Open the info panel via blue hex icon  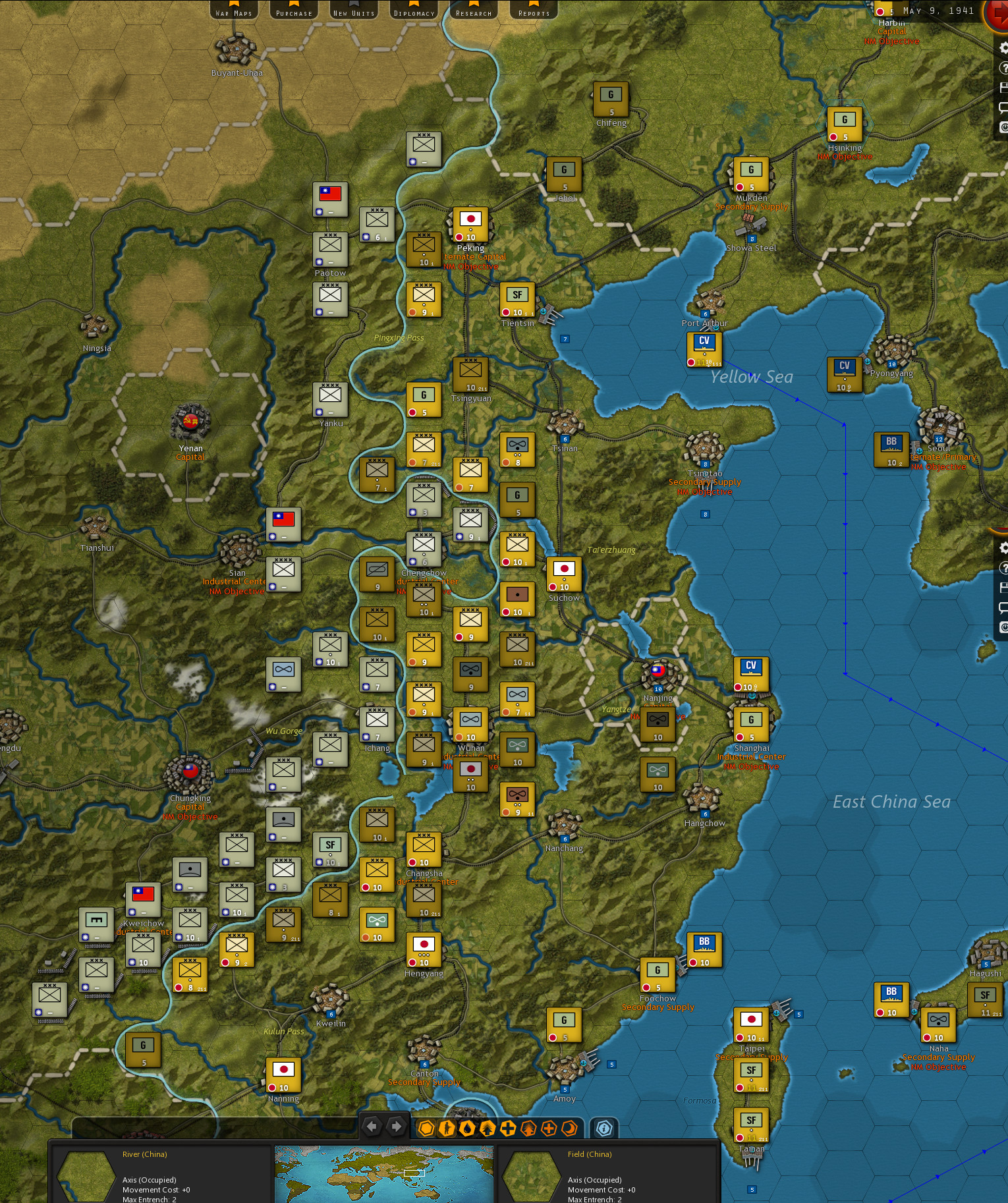pyautogui.click(x=604, y=1127)
